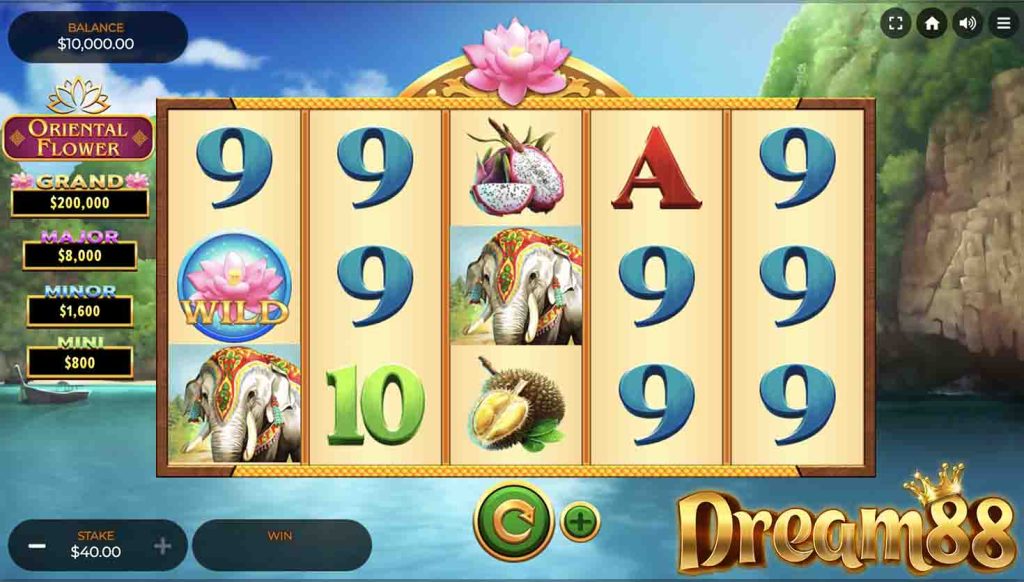Go to the home screen

932,23
